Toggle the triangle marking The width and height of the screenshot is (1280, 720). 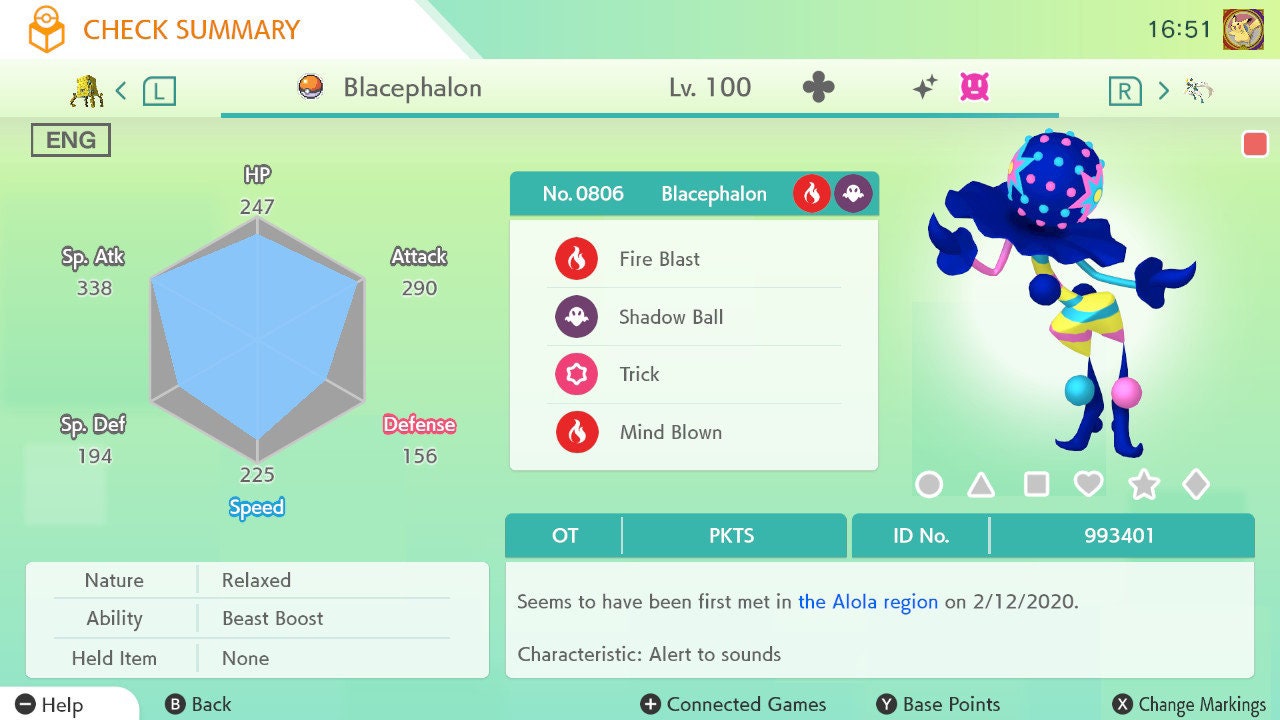pyautogui.click(x=981, y=485)
